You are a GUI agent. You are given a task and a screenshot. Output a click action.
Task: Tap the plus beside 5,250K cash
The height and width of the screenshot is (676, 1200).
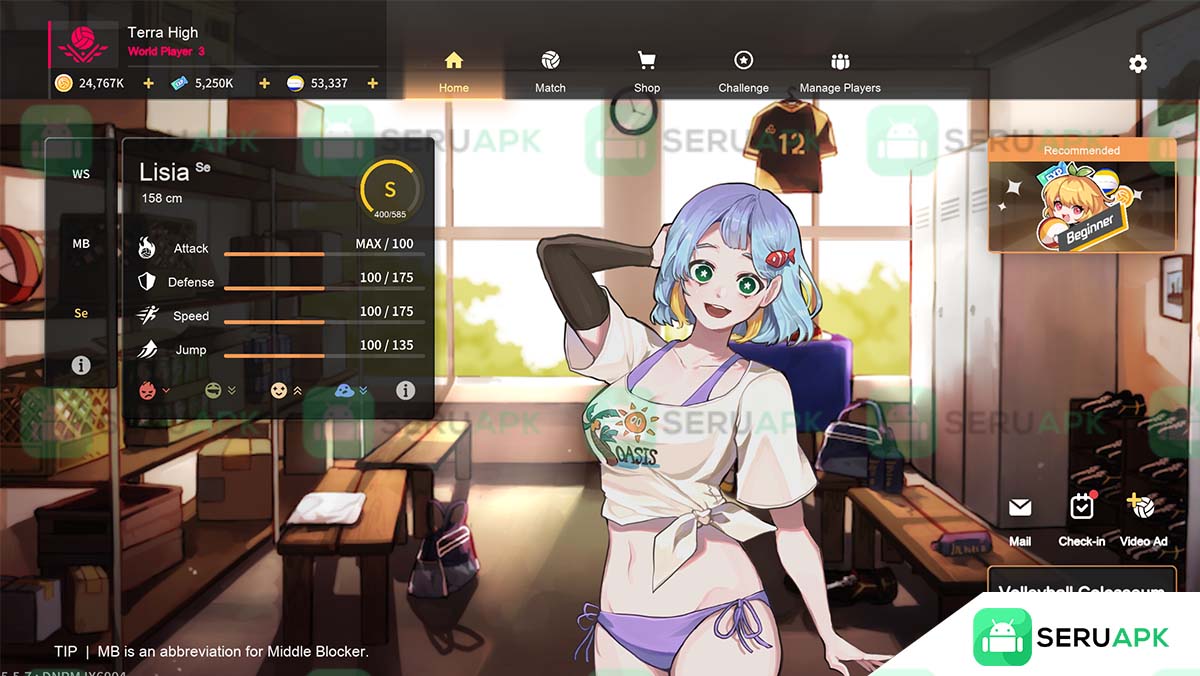pos(265,83)
